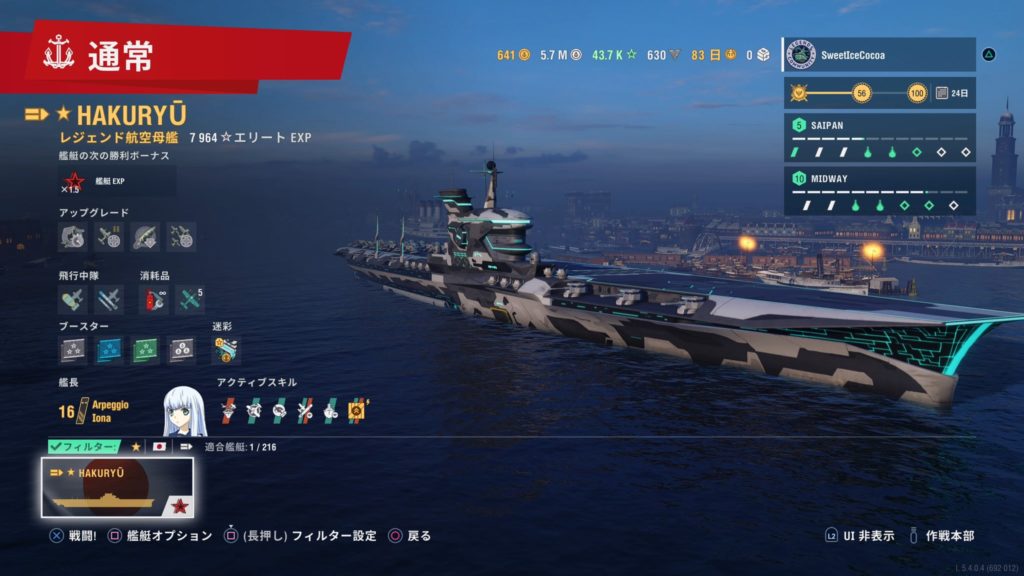Choose the green booster flag slot
This screenshot has height=576, width=1024.
145,350
